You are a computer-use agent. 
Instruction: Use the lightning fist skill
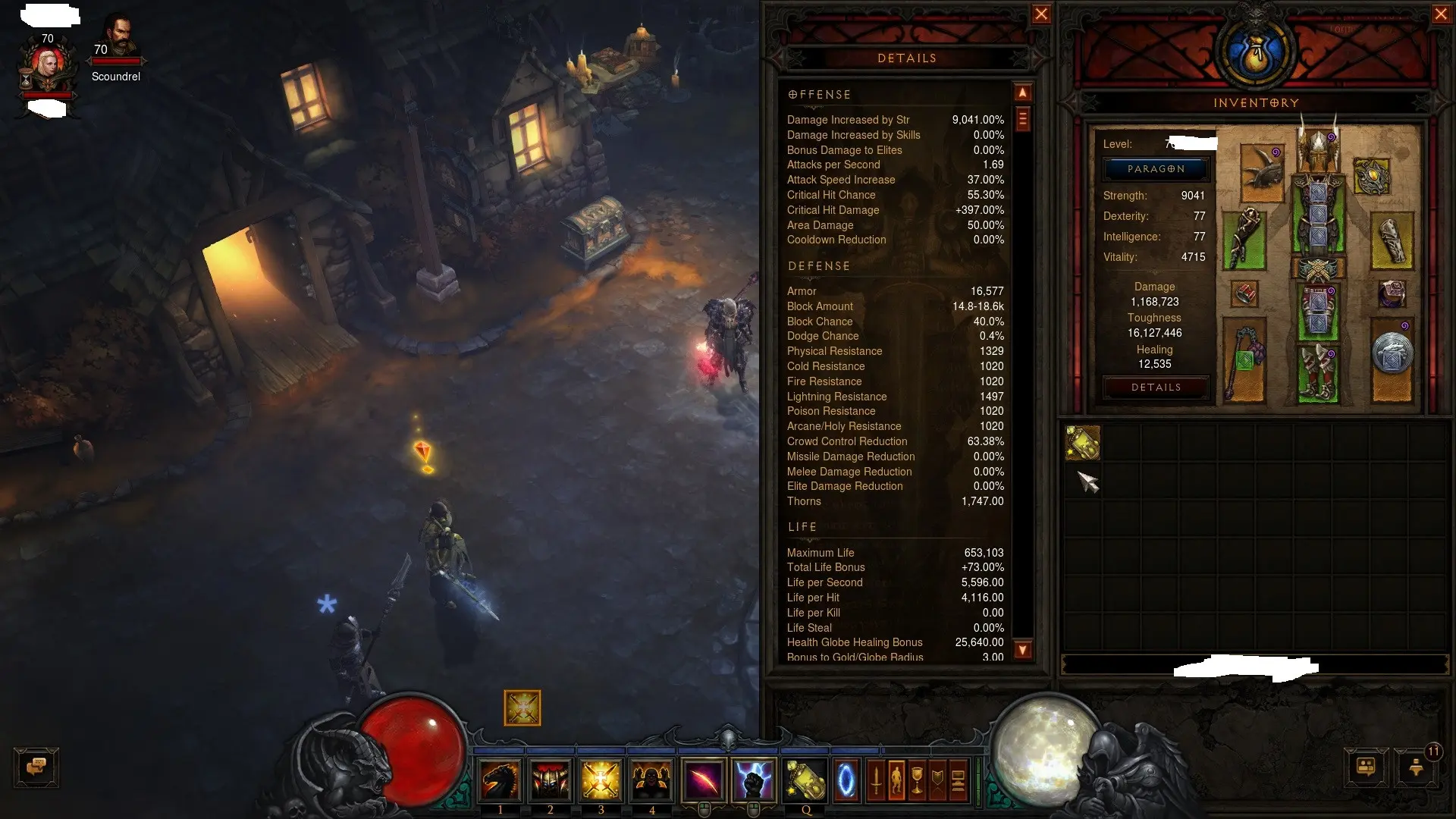coord(754,781)
